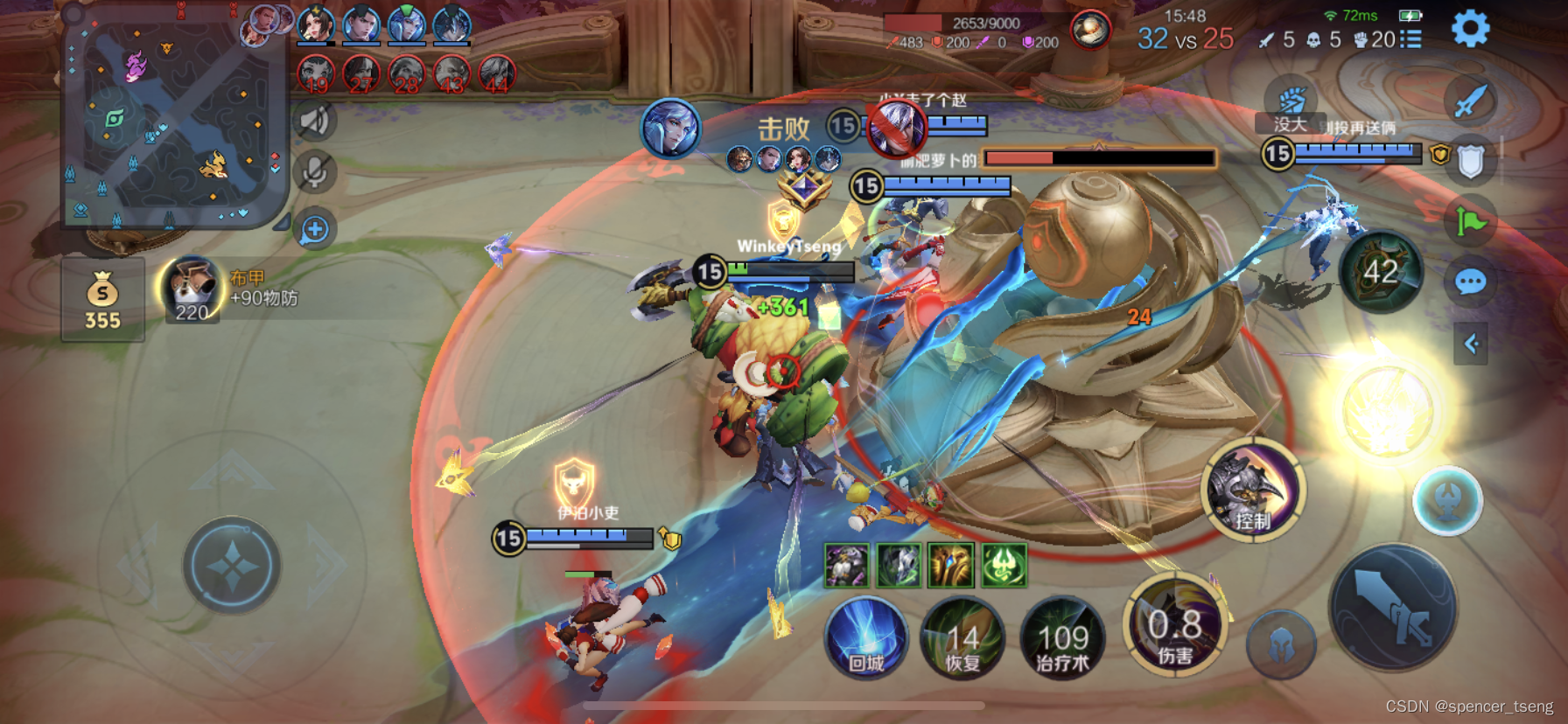Activate the 回城 recall ability
1568x724 pixels.
(x=865, y=637)
